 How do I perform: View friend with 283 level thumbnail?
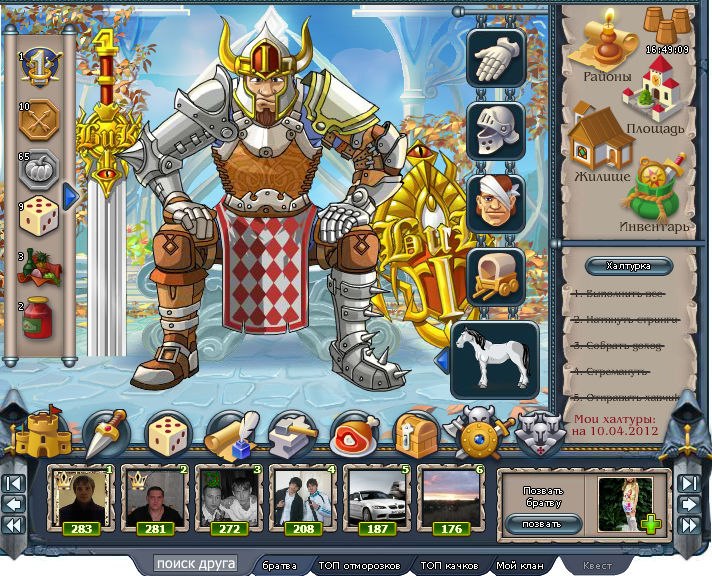pos(82,498)
